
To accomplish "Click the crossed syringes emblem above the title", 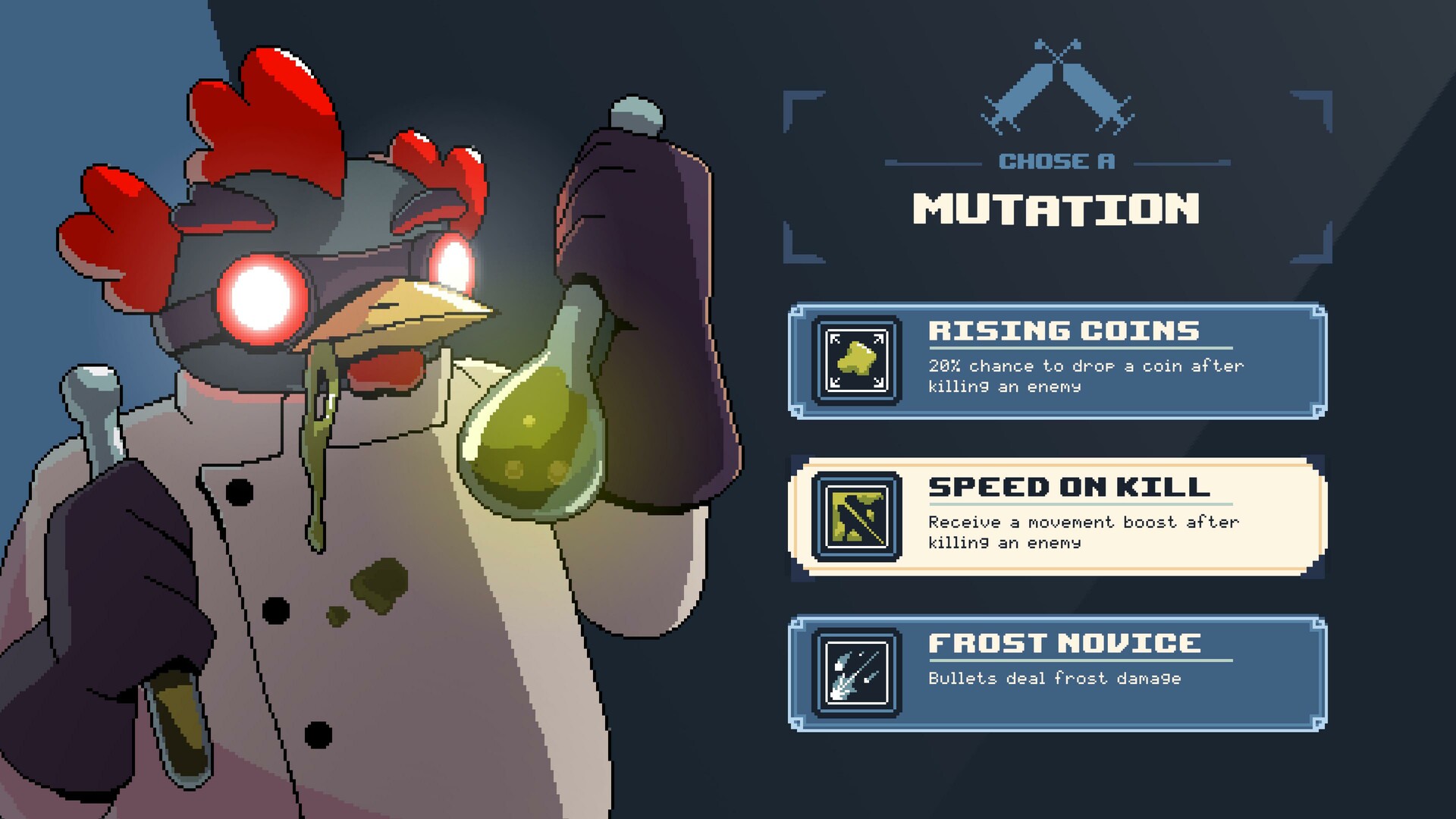I will pyautogui.click(x=1059, y=83).
